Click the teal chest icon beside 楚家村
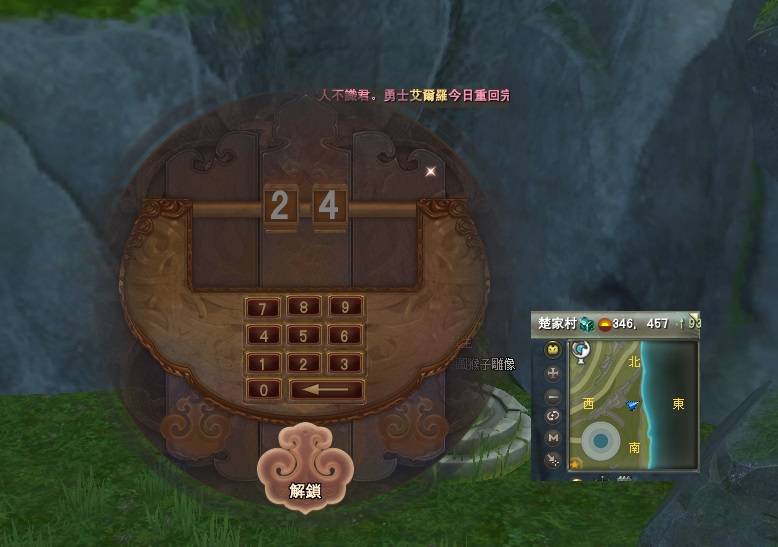The image size is (778, 547). (588, 324)
